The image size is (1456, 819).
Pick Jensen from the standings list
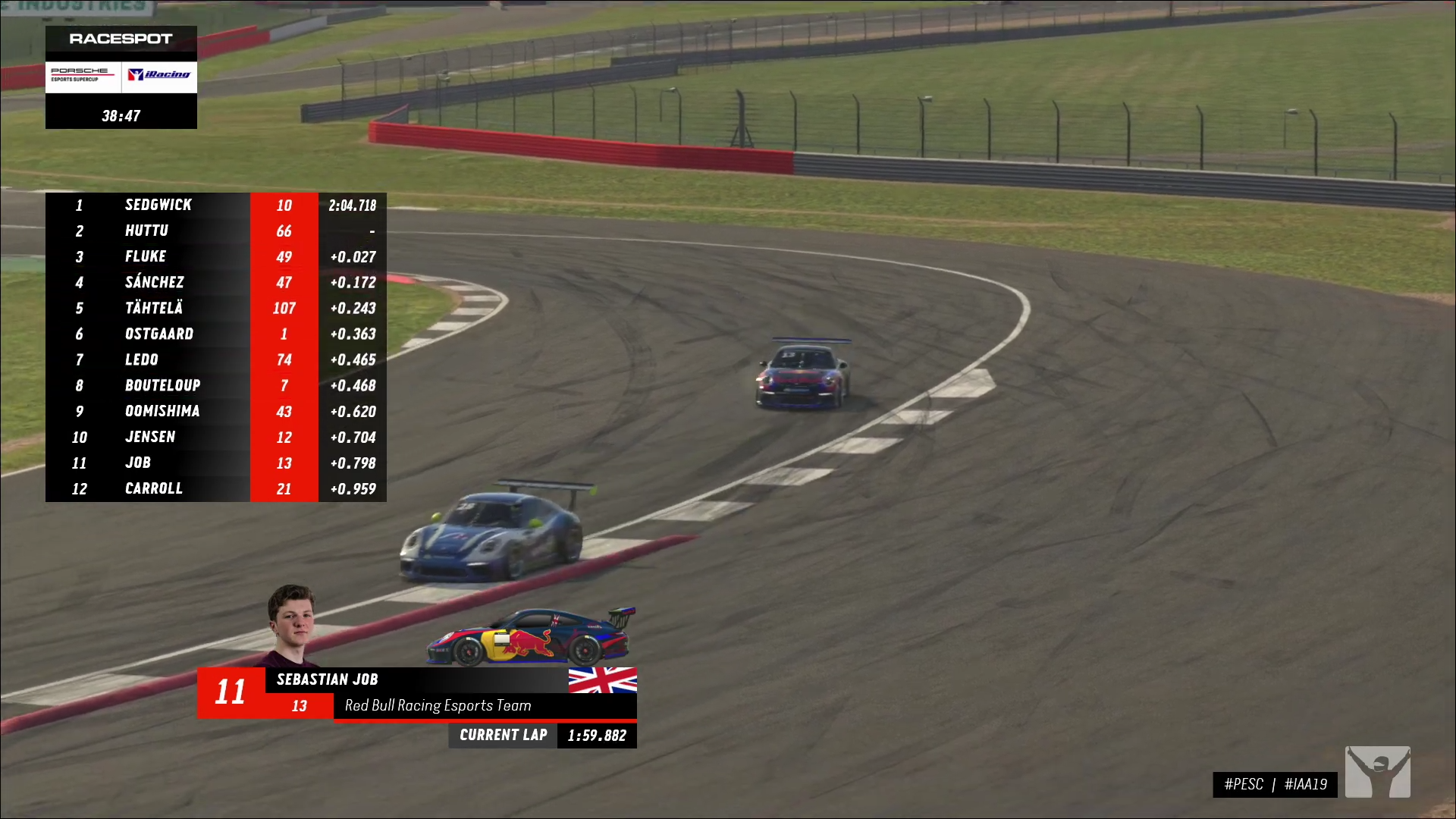point(215,437)
